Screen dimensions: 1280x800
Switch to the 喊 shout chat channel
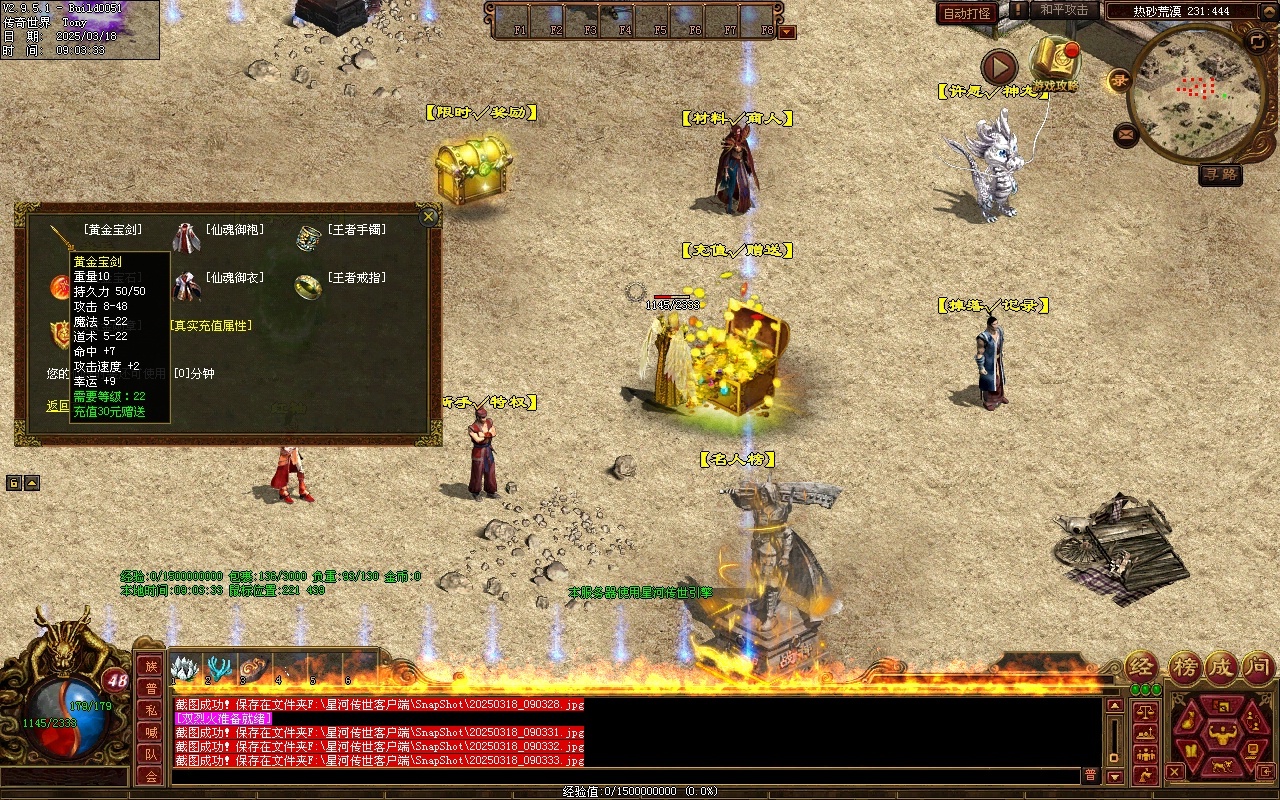coord(151,732)
